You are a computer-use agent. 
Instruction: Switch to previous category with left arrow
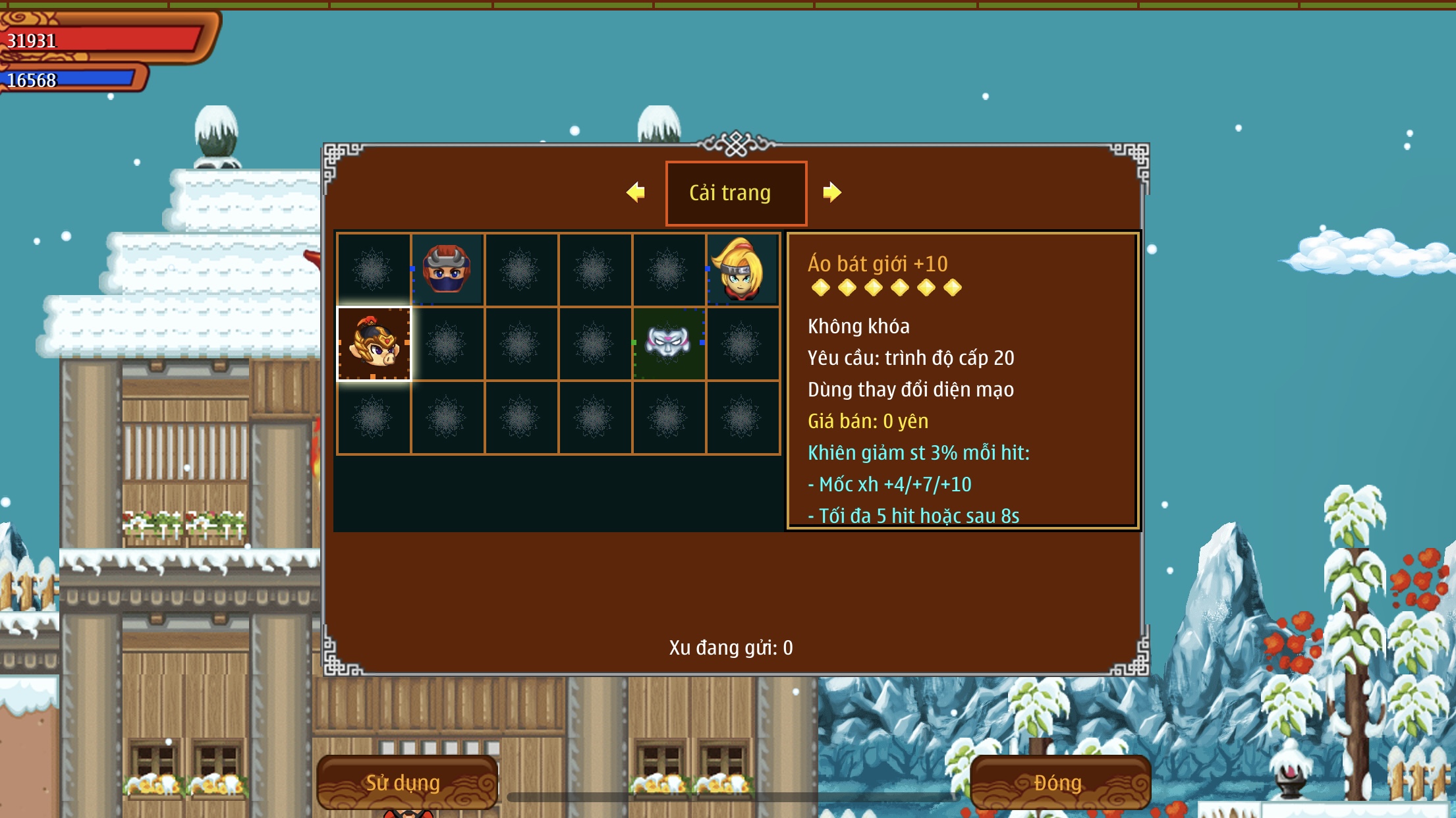[x=636, y=192]
